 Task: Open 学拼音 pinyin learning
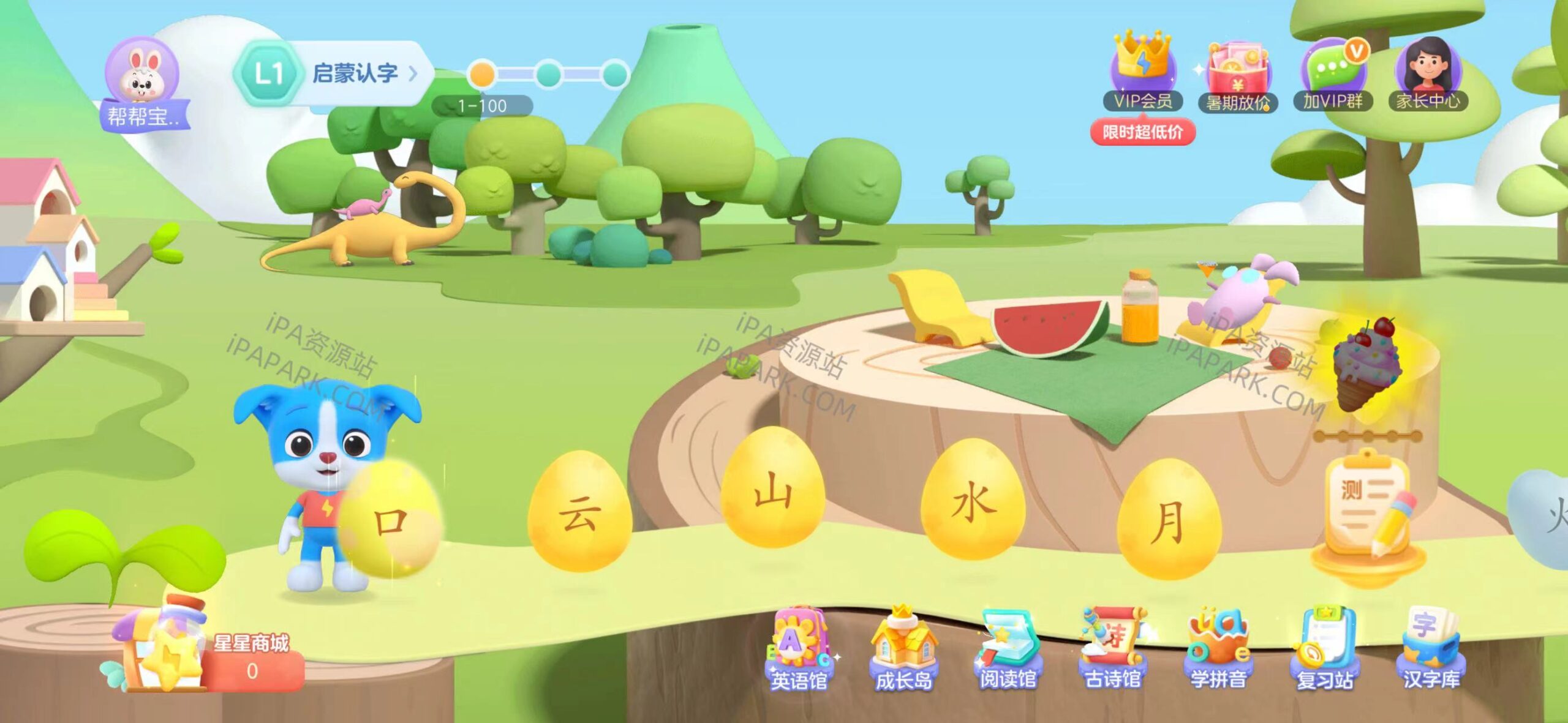[x=1218, y=650]
